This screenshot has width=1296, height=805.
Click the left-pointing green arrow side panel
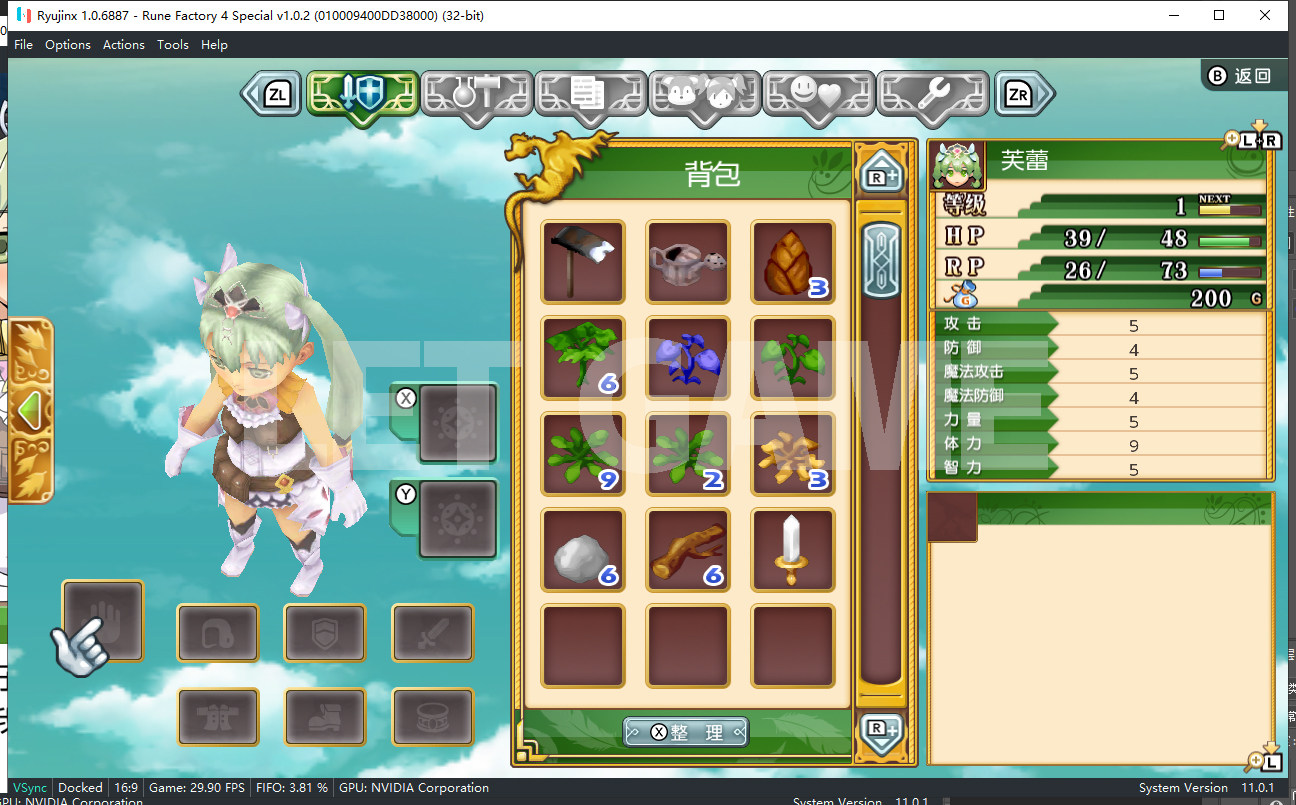coord(30,408)
